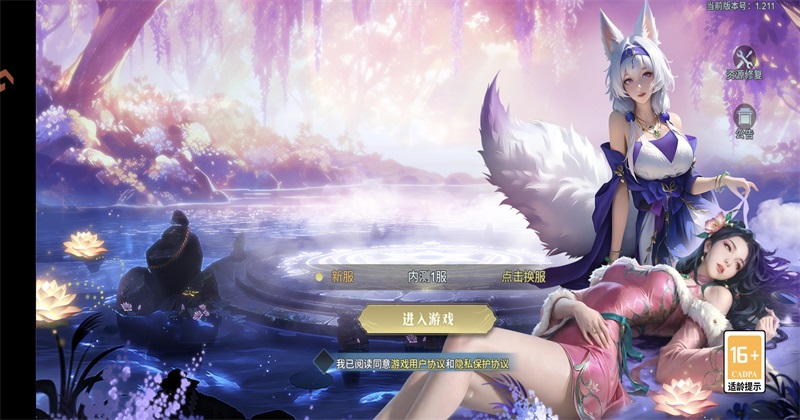This screenshot has height=420, width=800.
Task: Show the 公告 announcements
Action: click(x=745, y=120)
